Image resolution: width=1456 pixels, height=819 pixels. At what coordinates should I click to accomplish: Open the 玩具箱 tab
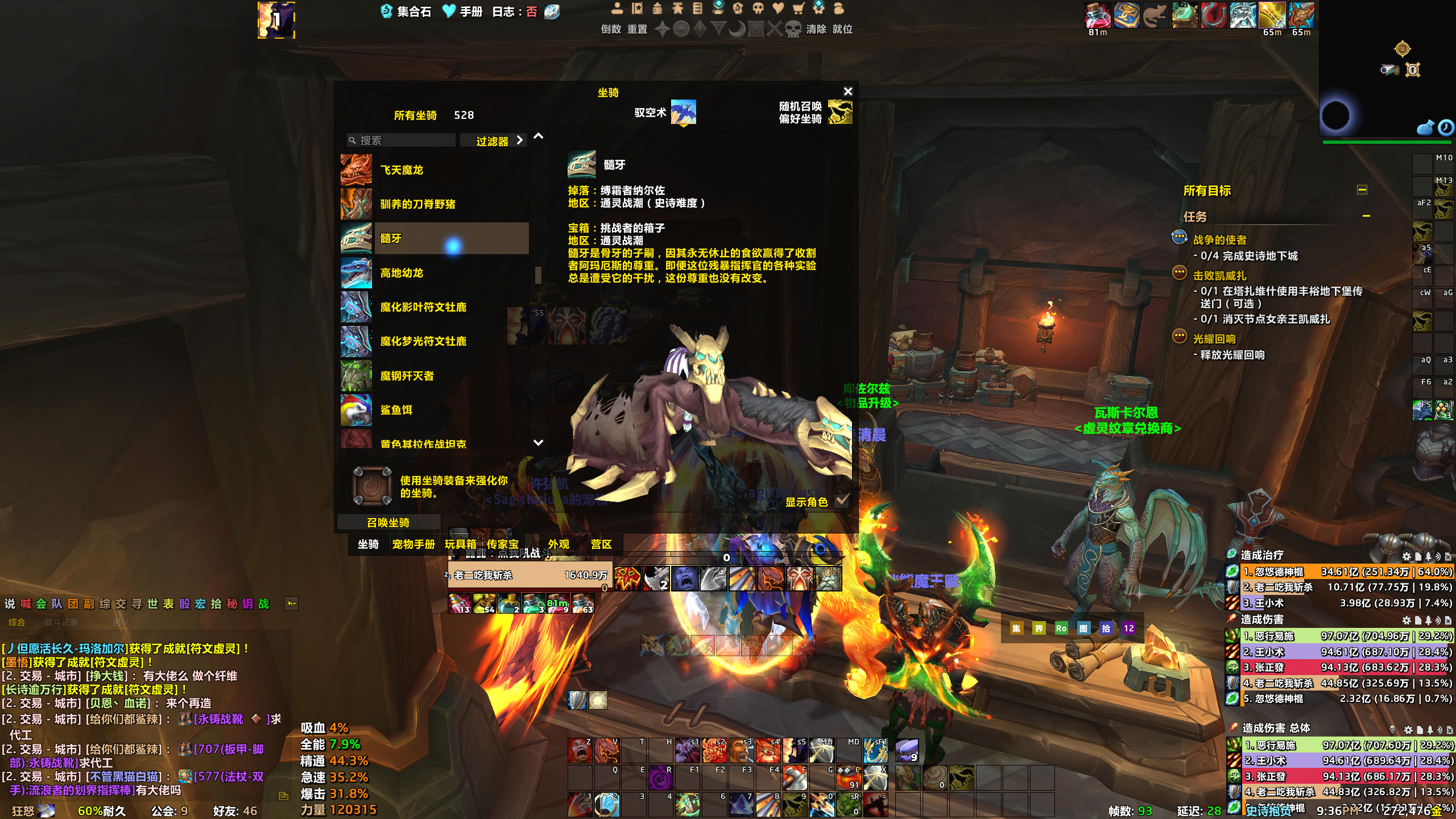[461, 544]
